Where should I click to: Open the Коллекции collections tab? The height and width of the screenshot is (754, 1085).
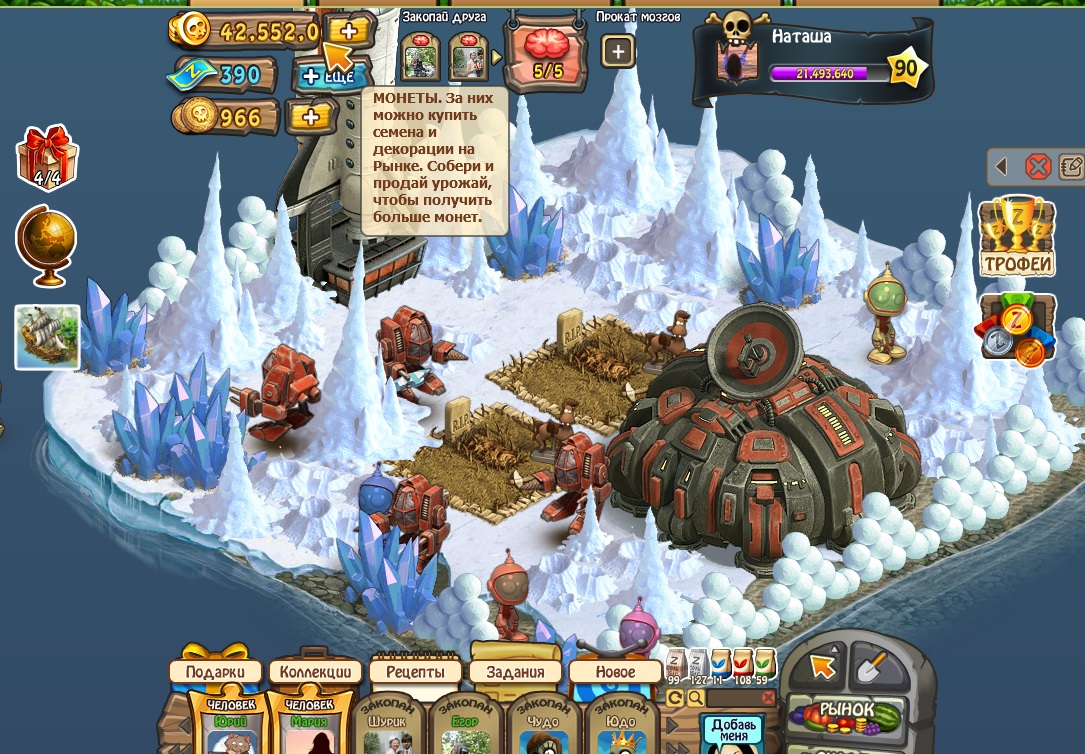pyautogui.click(x=315, y=672)
